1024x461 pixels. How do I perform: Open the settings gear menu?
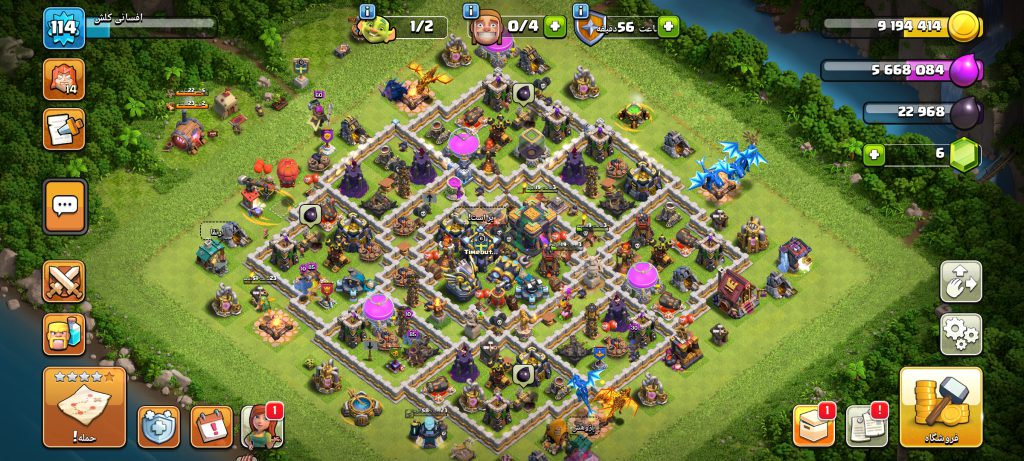(961, 334)
